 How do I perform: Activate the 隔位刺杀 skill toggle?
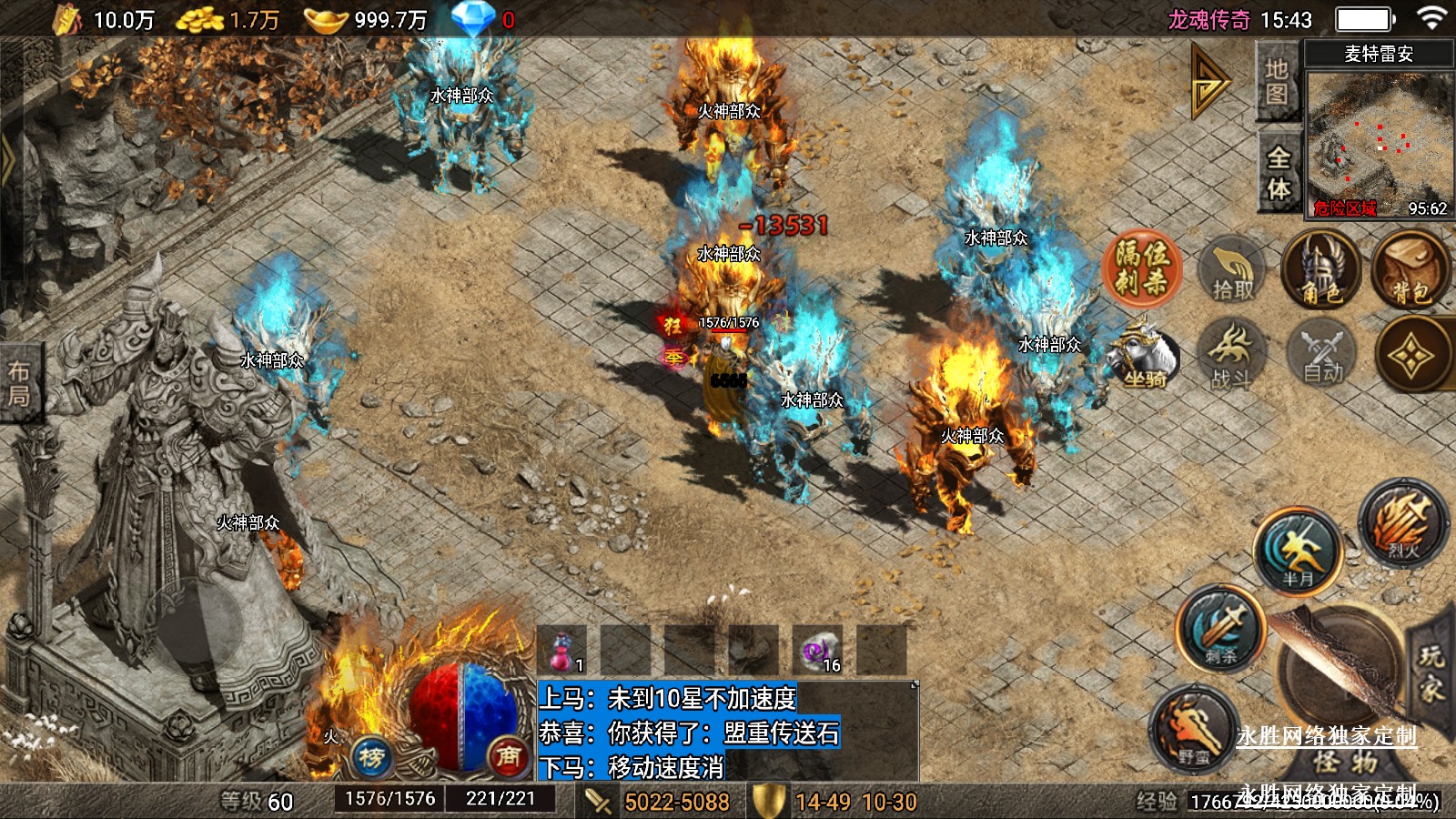[1142, 268]
